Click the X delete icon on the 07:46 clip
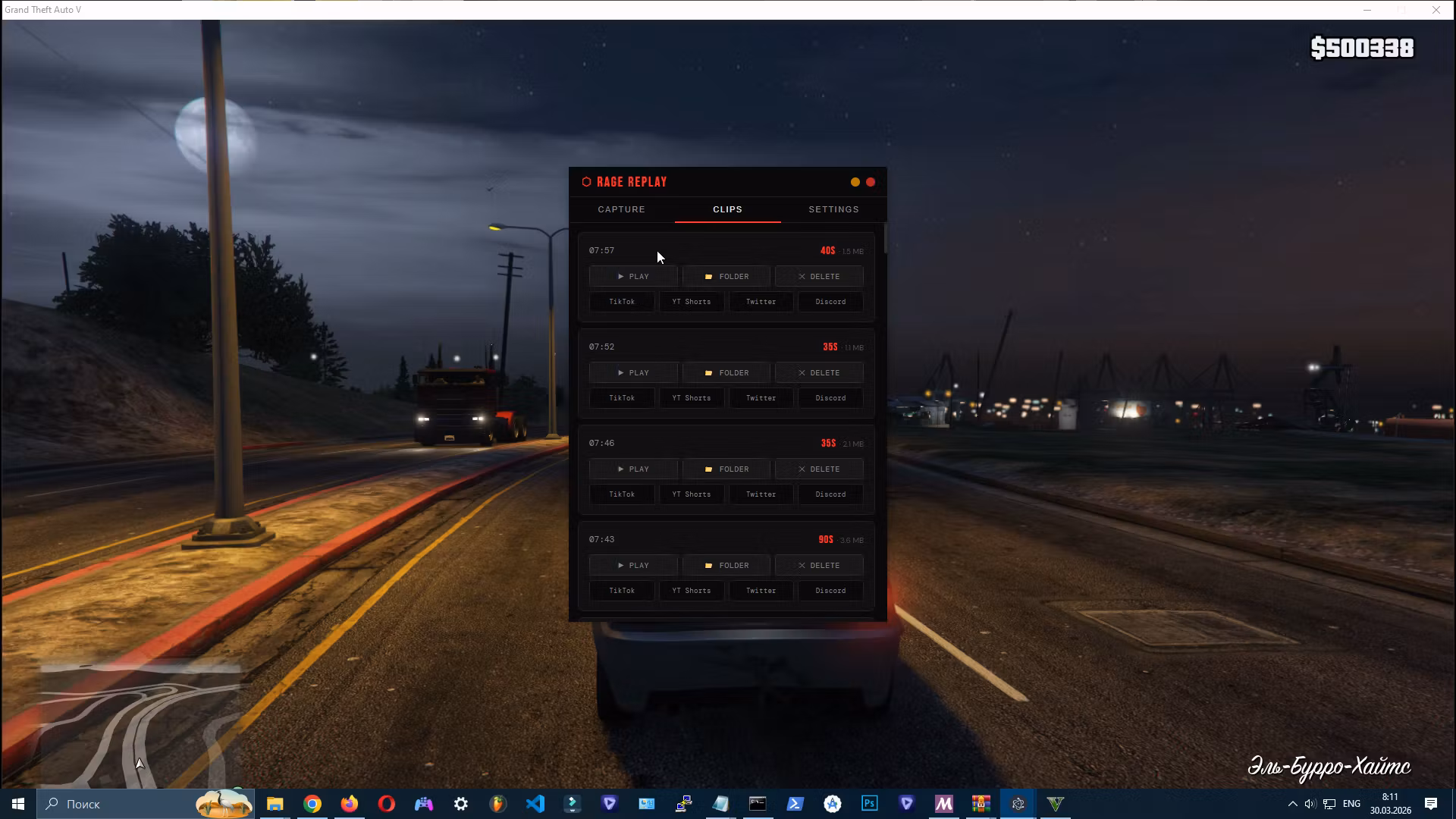Image resolution: width=1456 pixels, height=819 pixels. click(802, 469)
